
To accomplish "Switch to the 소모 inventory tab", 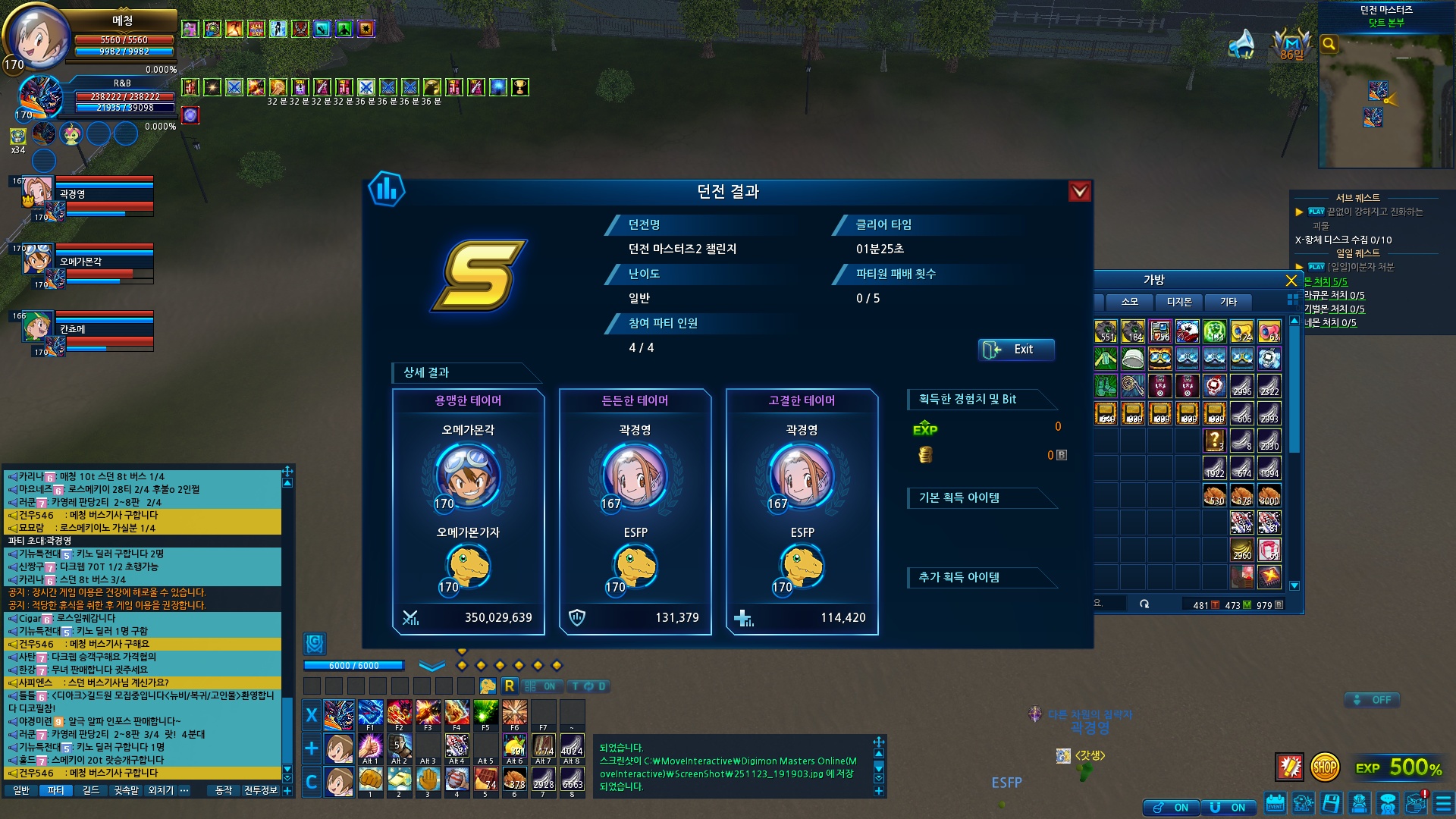I will tap(1129, 302).
